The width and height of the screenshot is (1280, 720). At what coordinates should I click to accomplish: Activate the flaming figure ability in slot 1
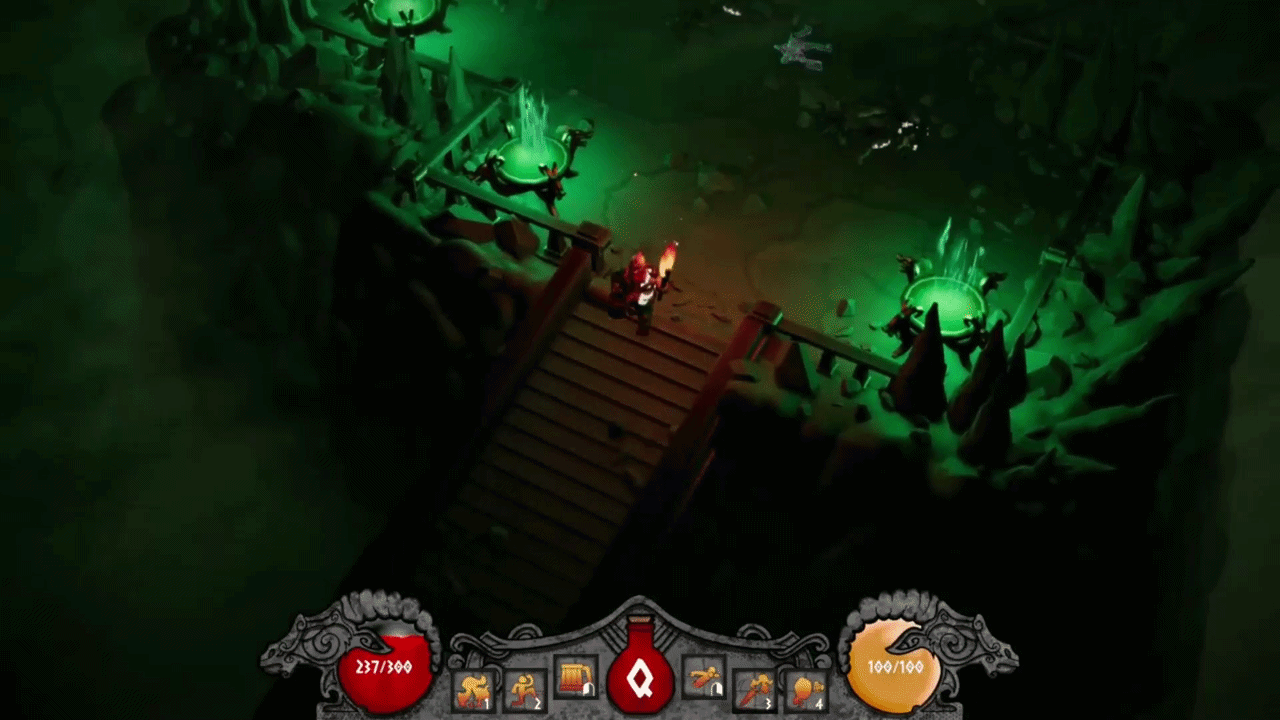[474, 690]
